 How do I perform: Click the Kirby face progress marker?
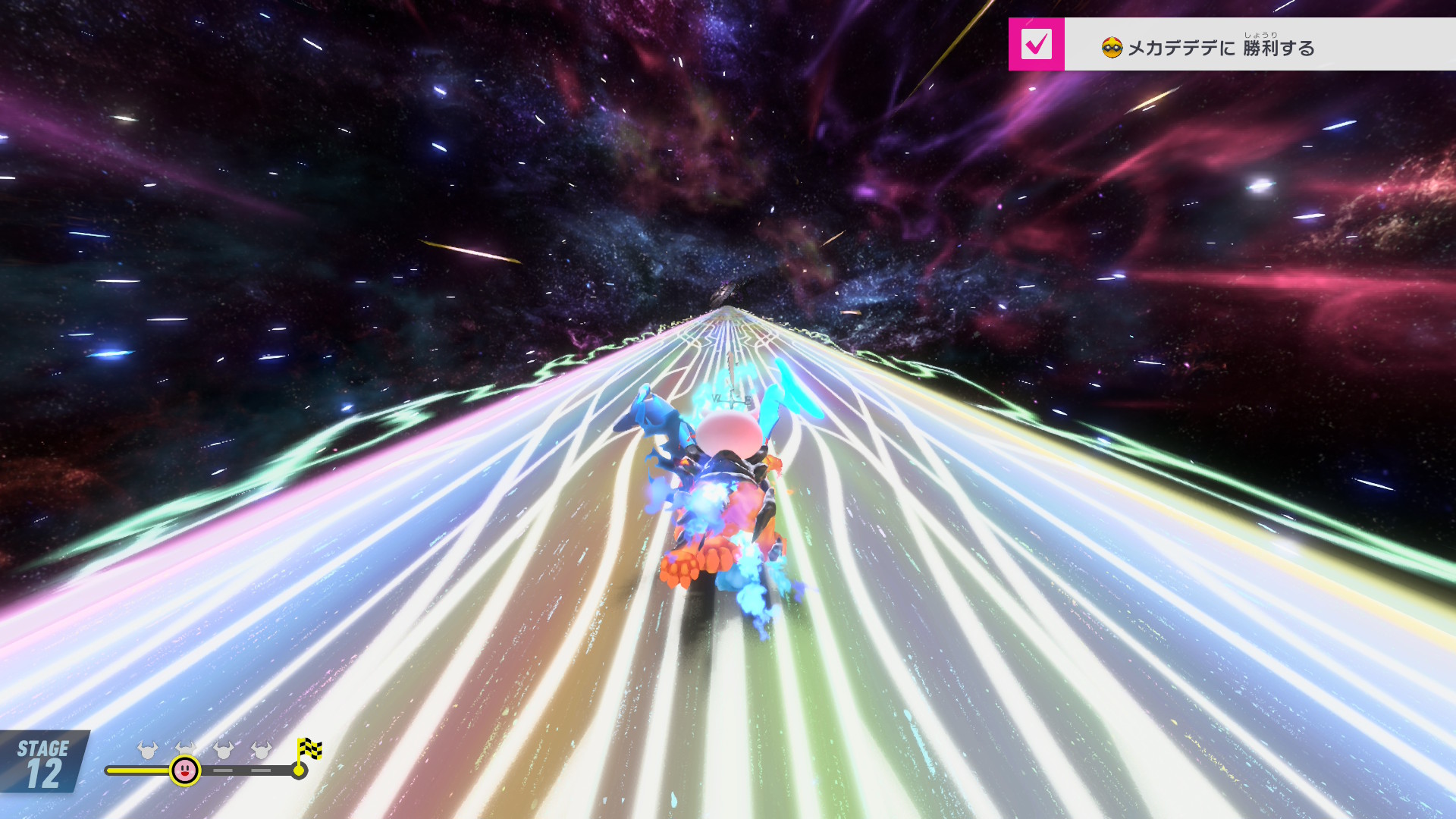coord(185,770)
